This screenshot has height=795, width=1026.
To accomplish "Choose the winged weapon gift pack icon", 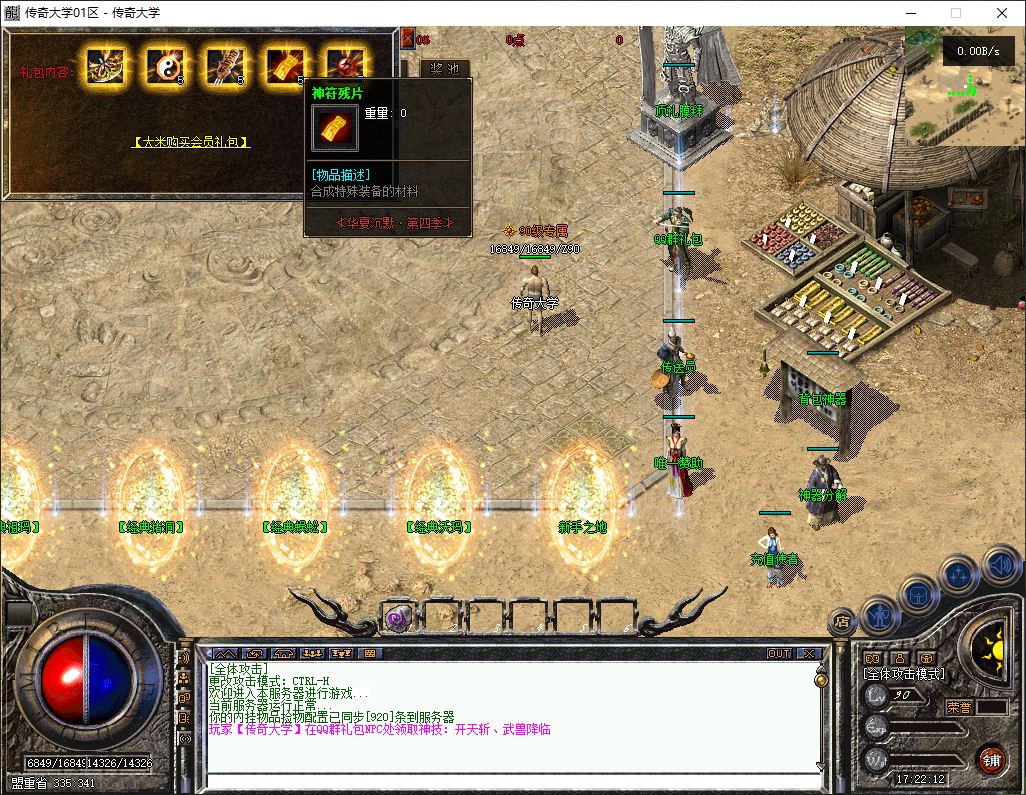I will click(x=104, y=67).
